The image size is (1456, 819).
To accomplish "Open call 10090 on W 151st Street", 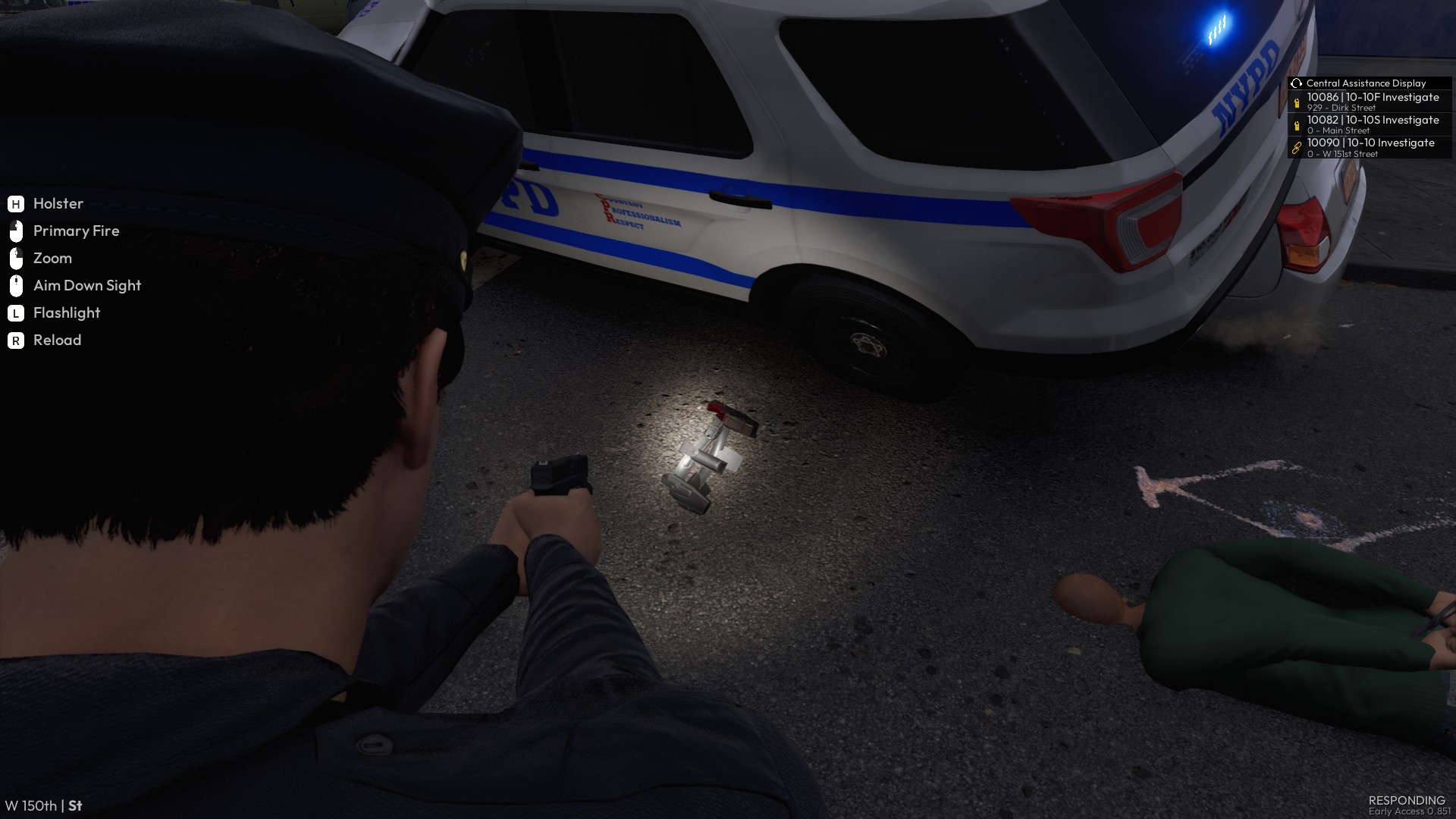I will tap(1370, 147).
